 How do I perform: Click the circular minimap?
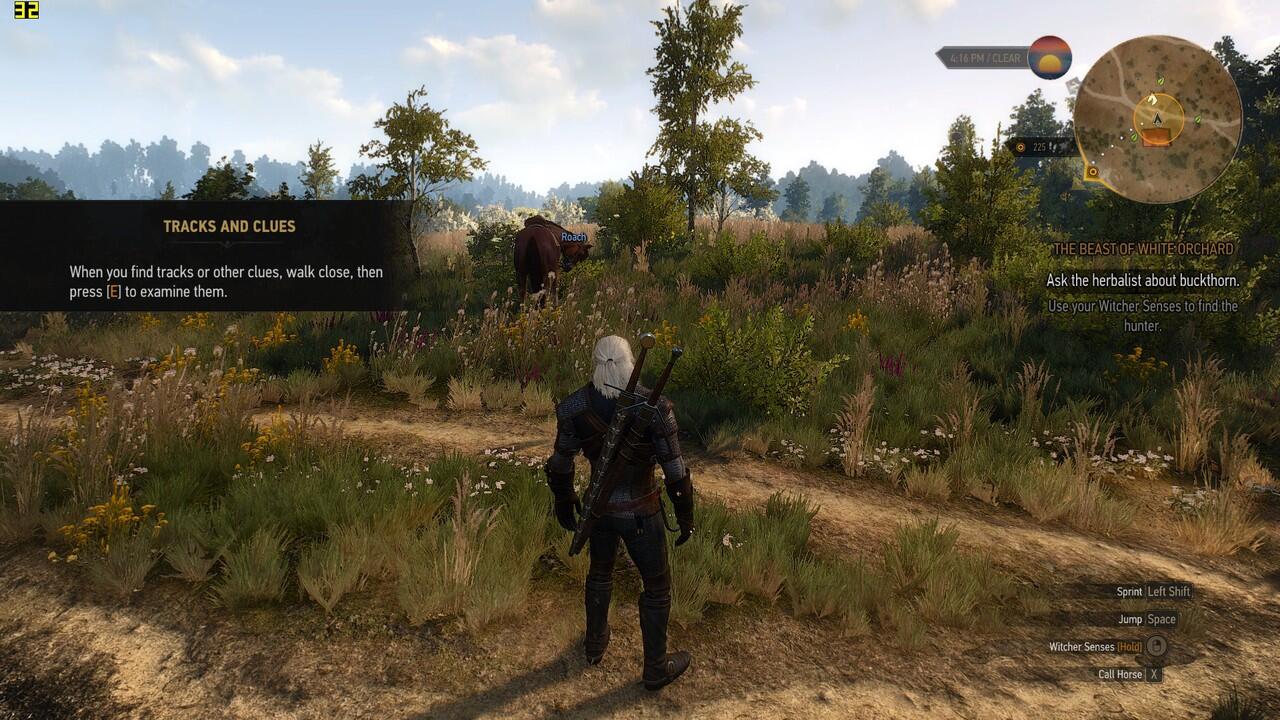pyautogui.click(x=1157, y=119)
